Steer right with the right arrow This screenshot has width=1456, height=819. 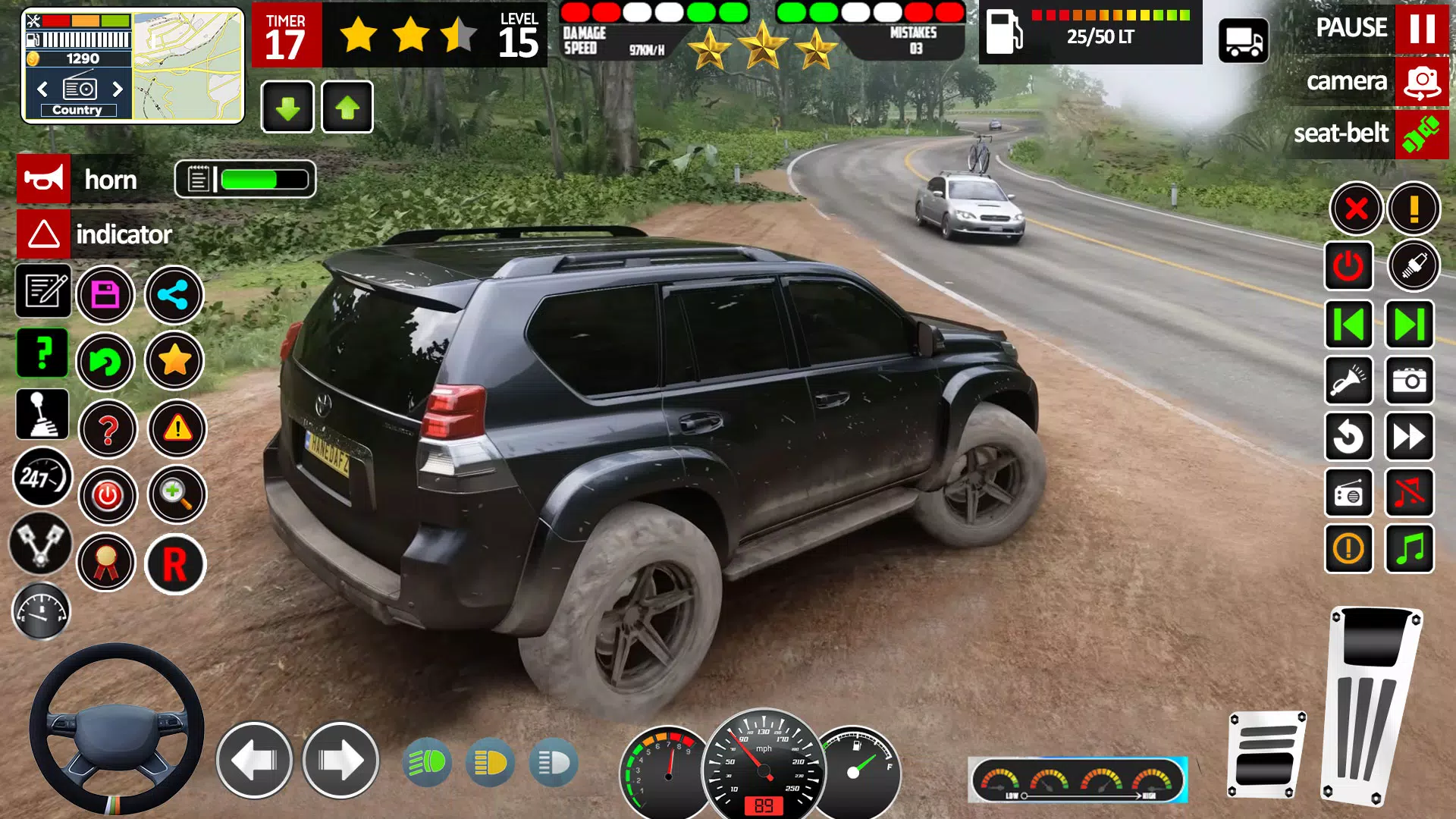[x=340, y=760]
